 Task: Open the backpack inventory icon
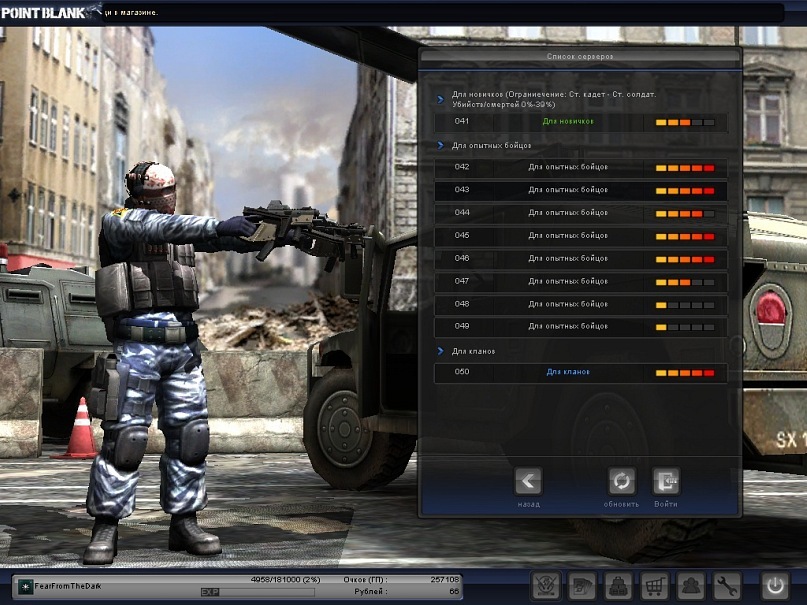[x=618, y=586]
